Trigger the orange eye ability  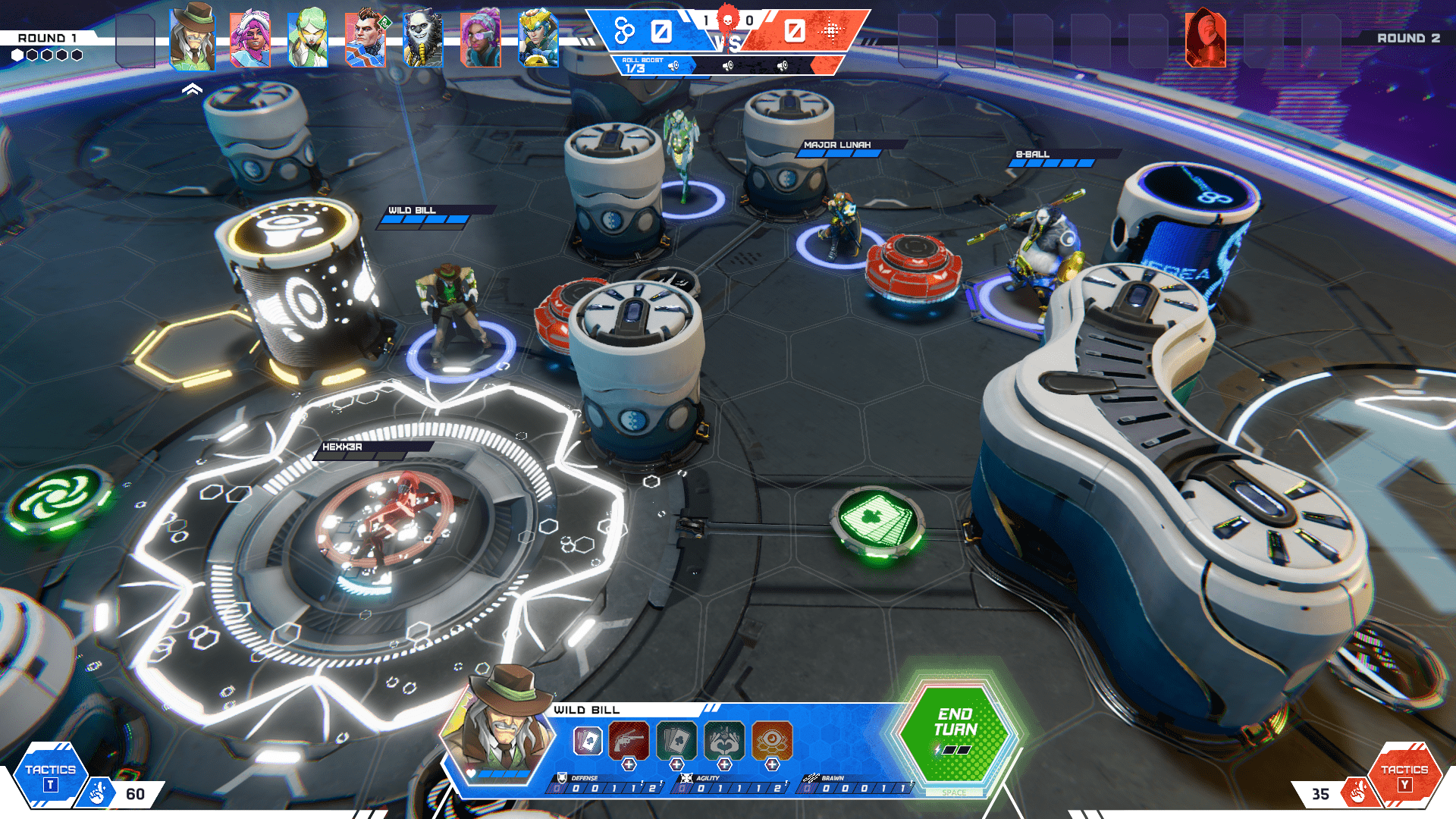[772, 739]
